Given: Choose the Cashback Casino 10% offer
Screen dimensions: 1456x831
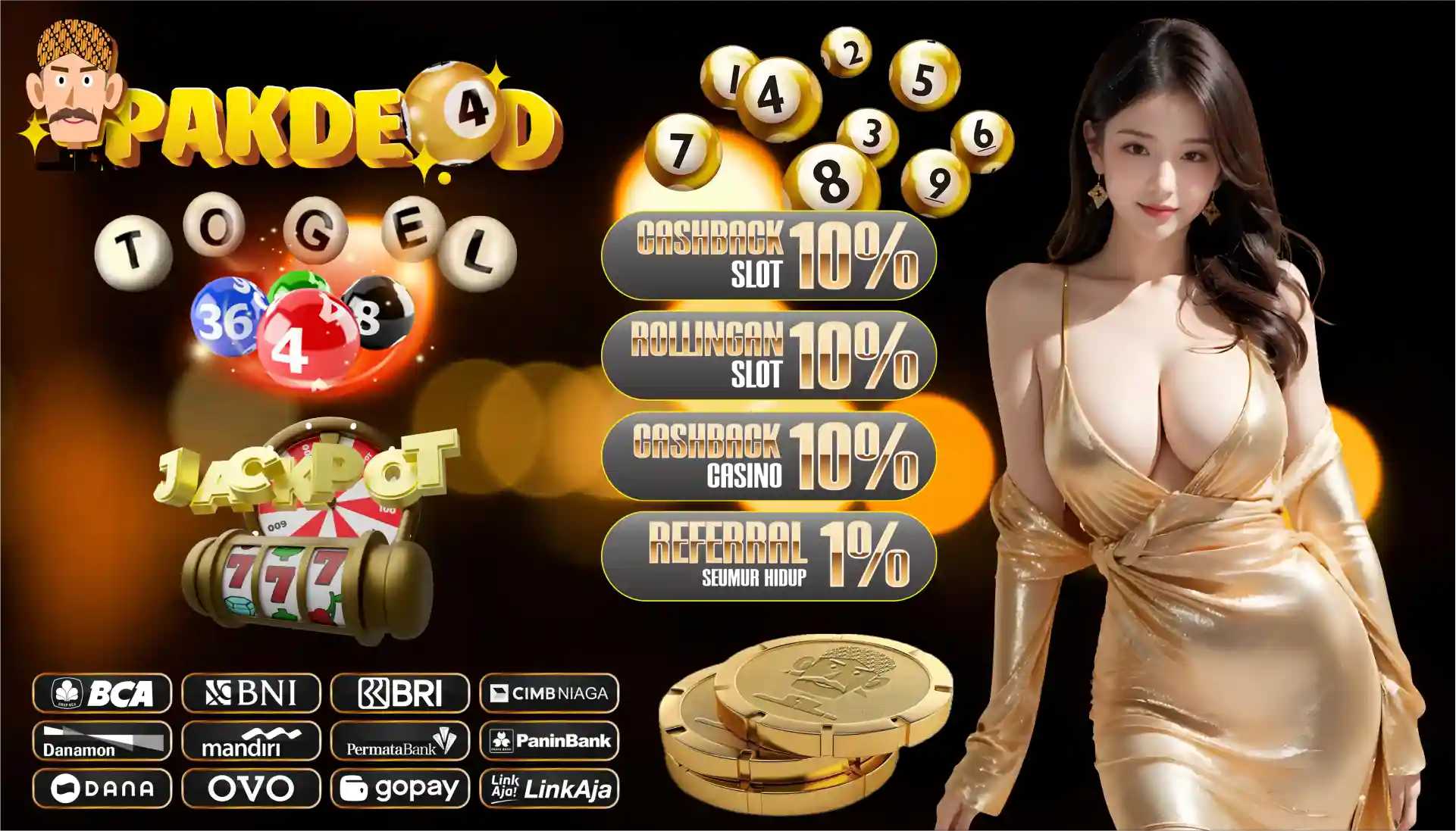Looking at the screenshot, I should 769,456.
